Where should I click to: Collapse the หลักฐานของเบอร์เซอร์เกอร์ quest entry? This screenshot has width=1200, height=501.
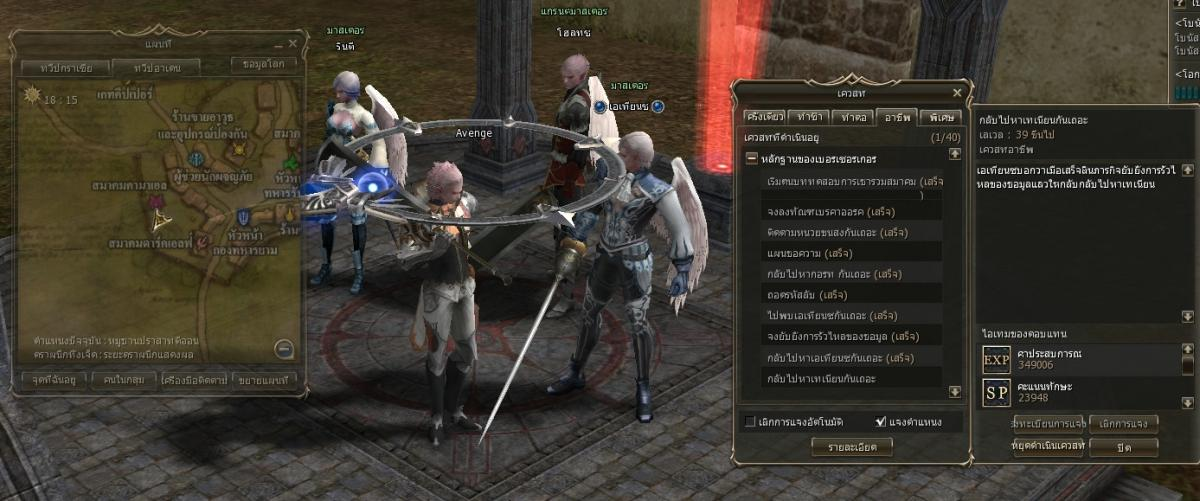751,159
